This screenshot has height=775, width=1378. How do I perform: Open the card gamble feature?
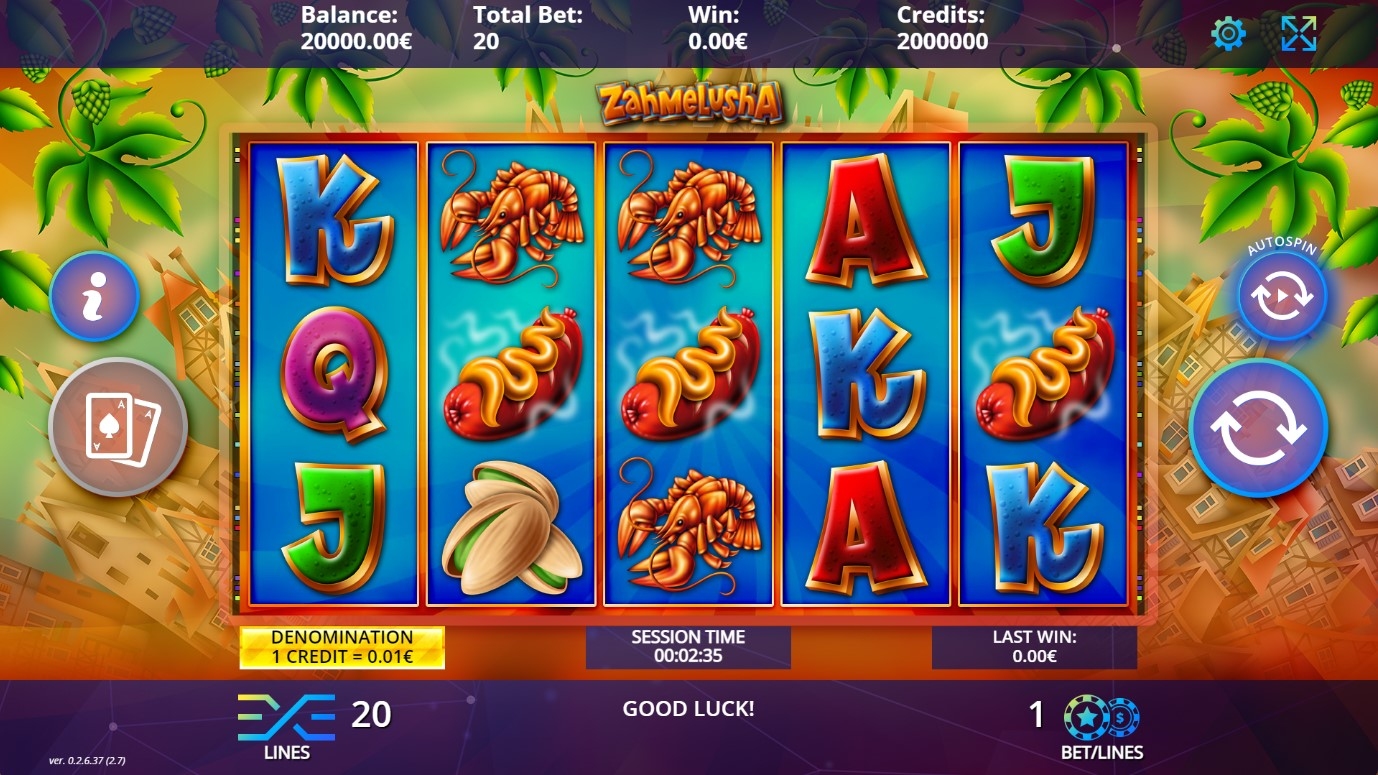pos(118,427)
